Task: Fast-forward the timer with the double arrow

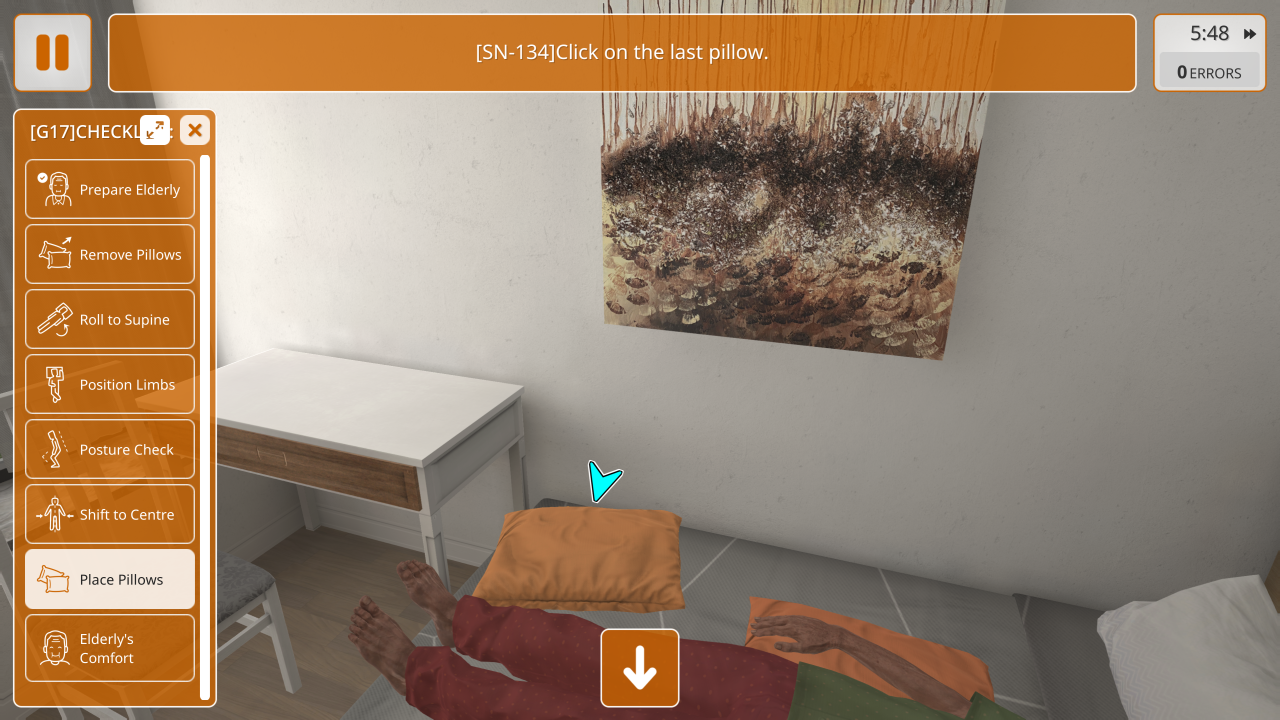Action: [1250, 34]
